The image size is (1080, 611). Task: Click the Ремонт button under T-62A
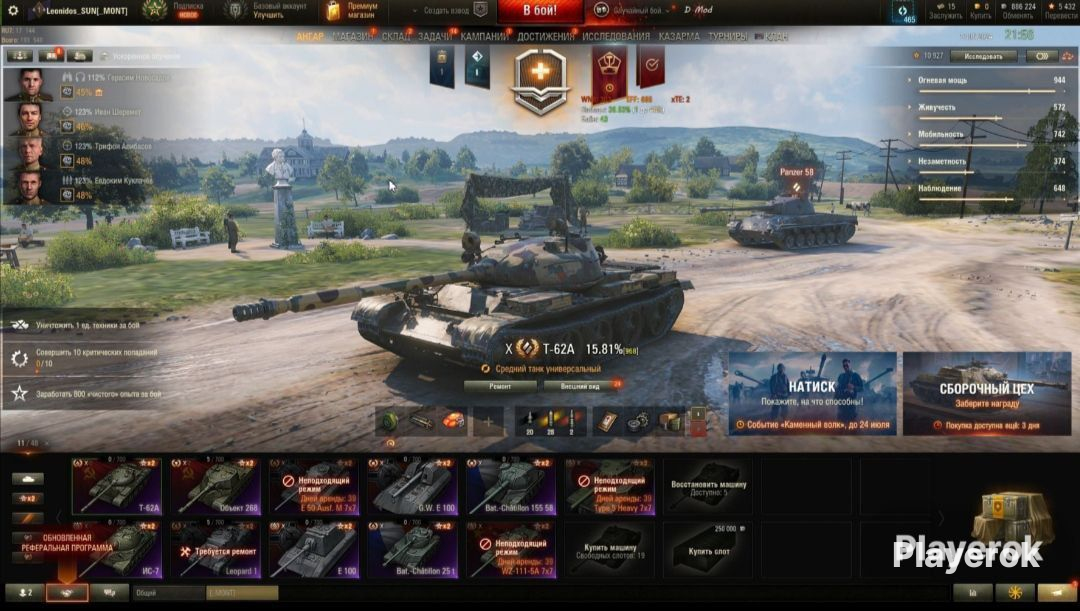[500, 385]
